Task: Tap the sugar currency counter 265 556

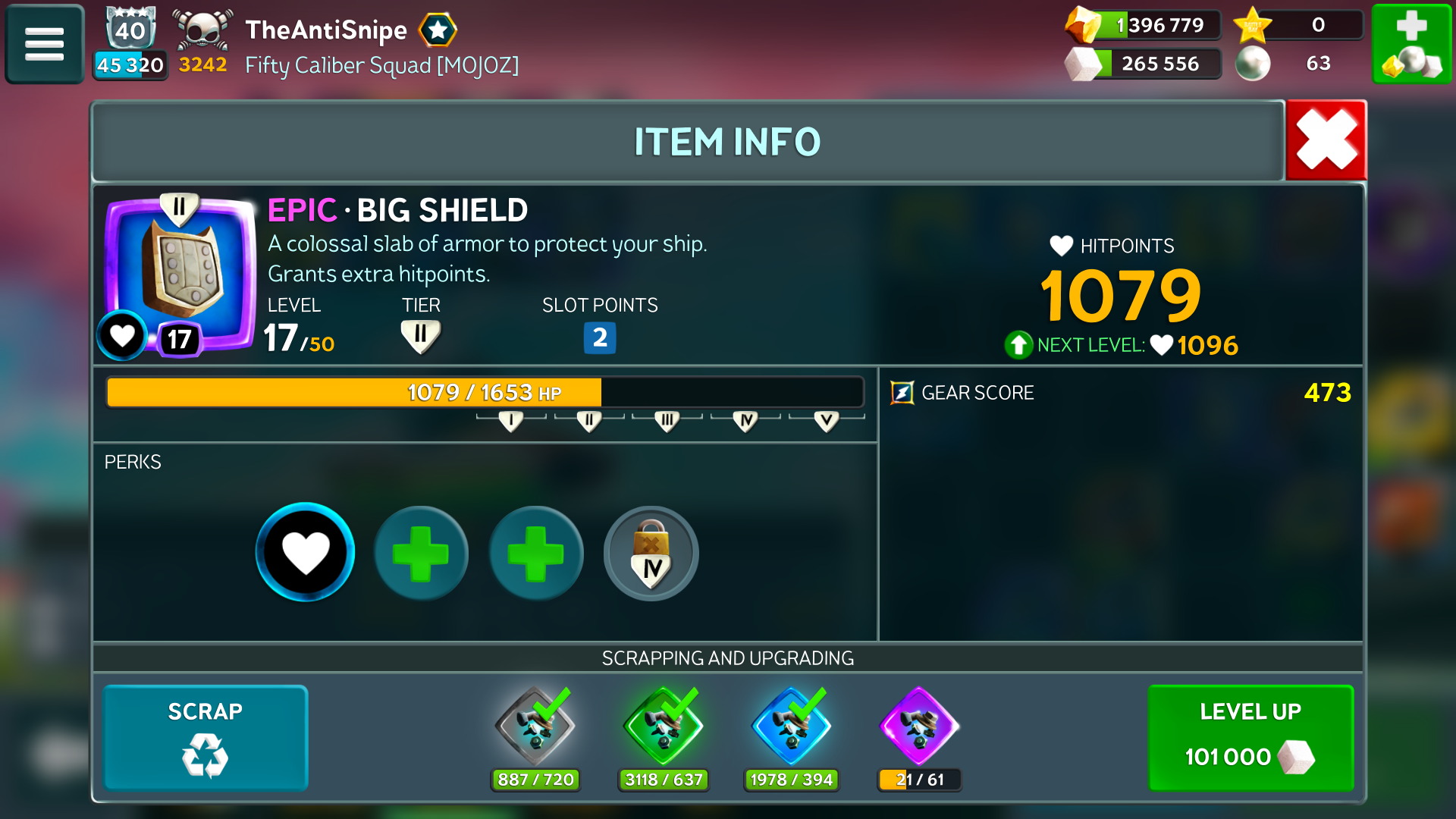Action: 1144,64
